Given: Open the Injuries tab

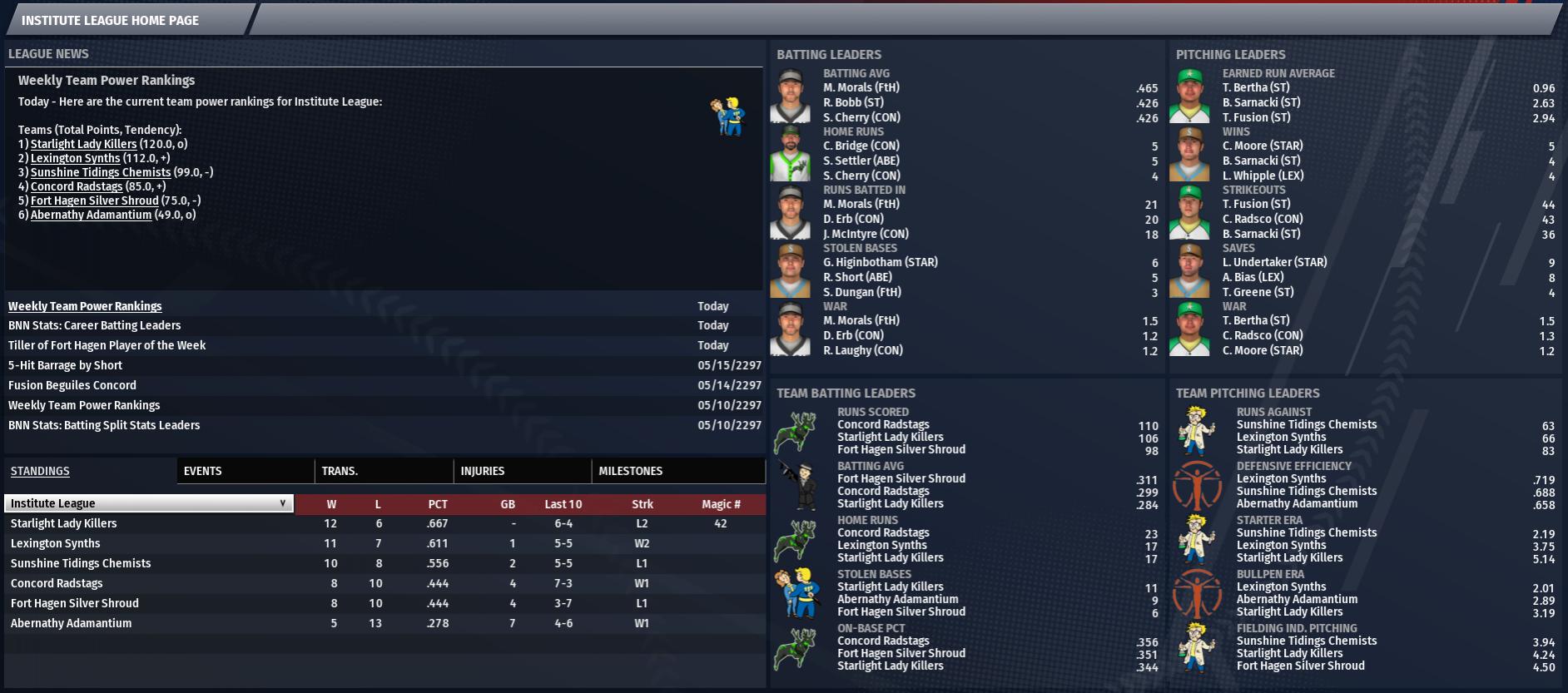Looking at the screenshot, I should [483, 471].
